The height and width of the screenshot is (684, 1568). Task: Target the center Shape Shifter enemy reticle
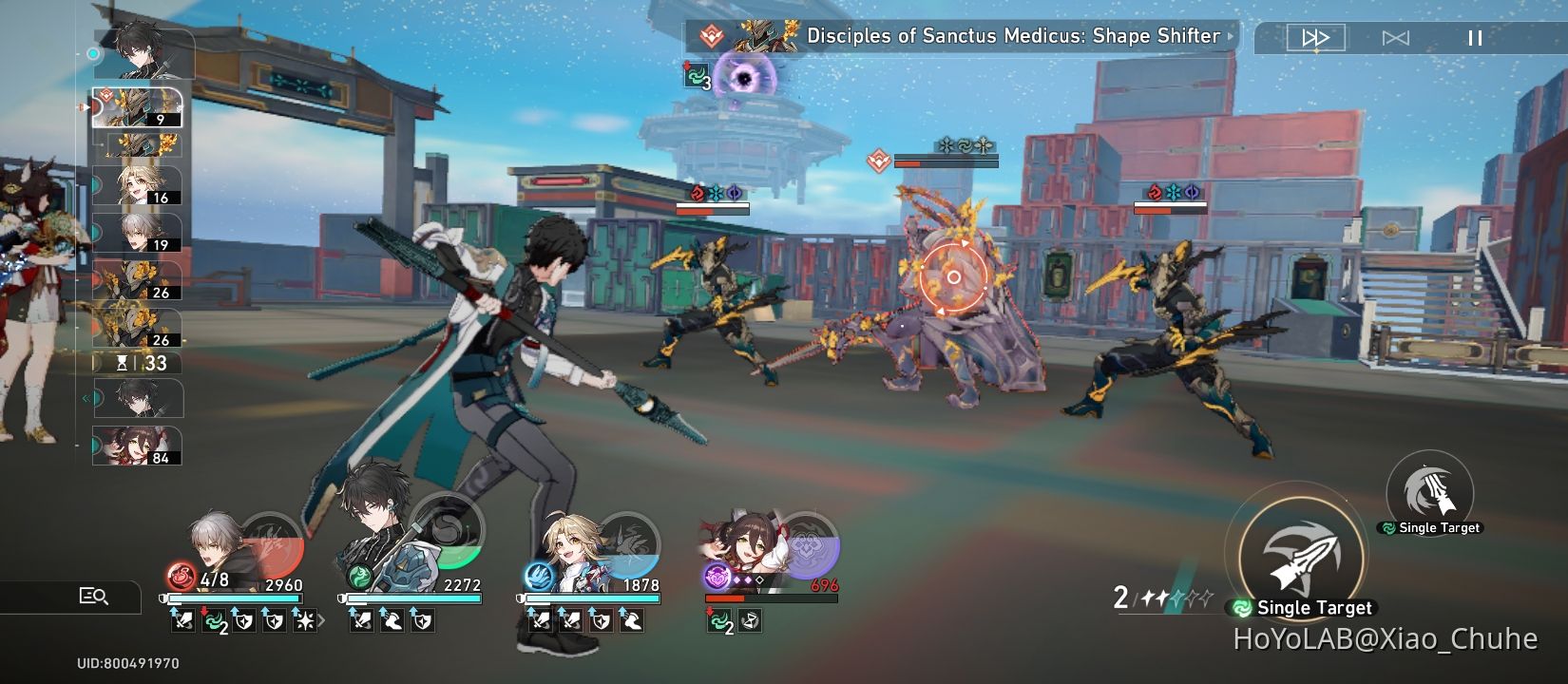[953, 277]
